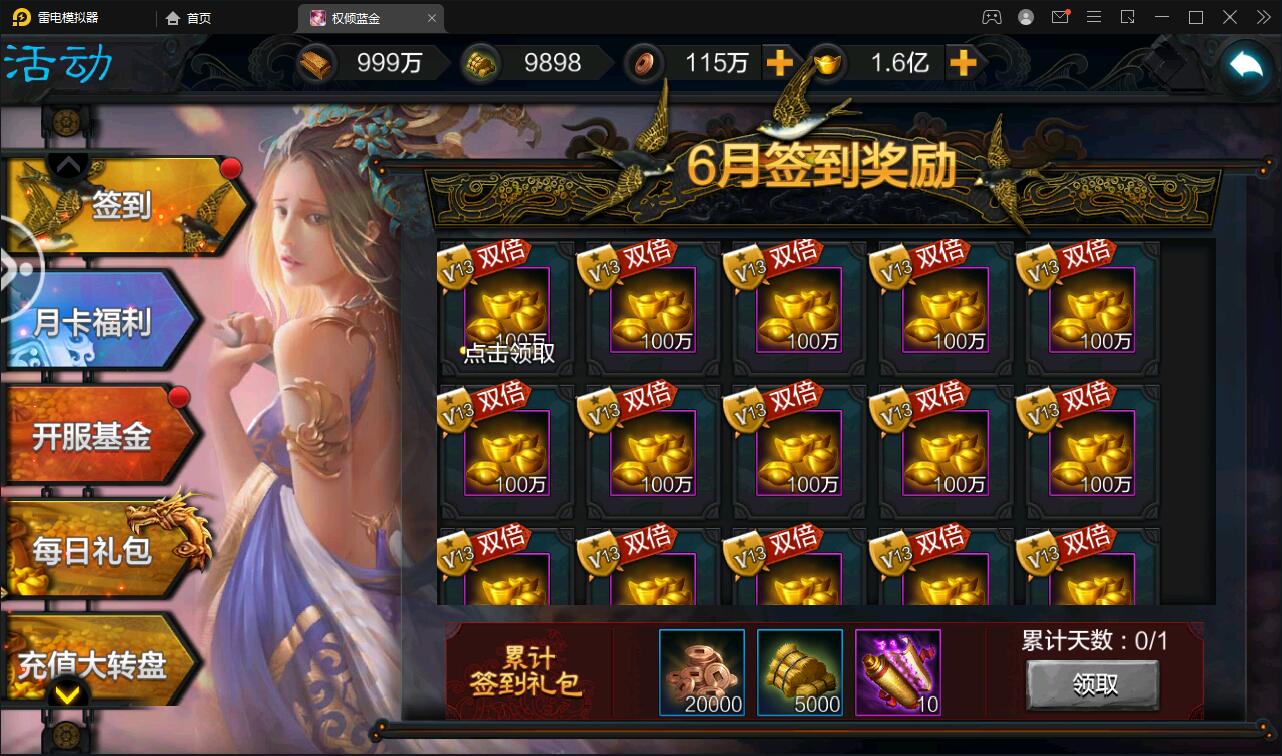Open the LDPlayer multi-instance gamepad icon
This screenshot has height=756, width=1282.
click(x=991, y=17)
